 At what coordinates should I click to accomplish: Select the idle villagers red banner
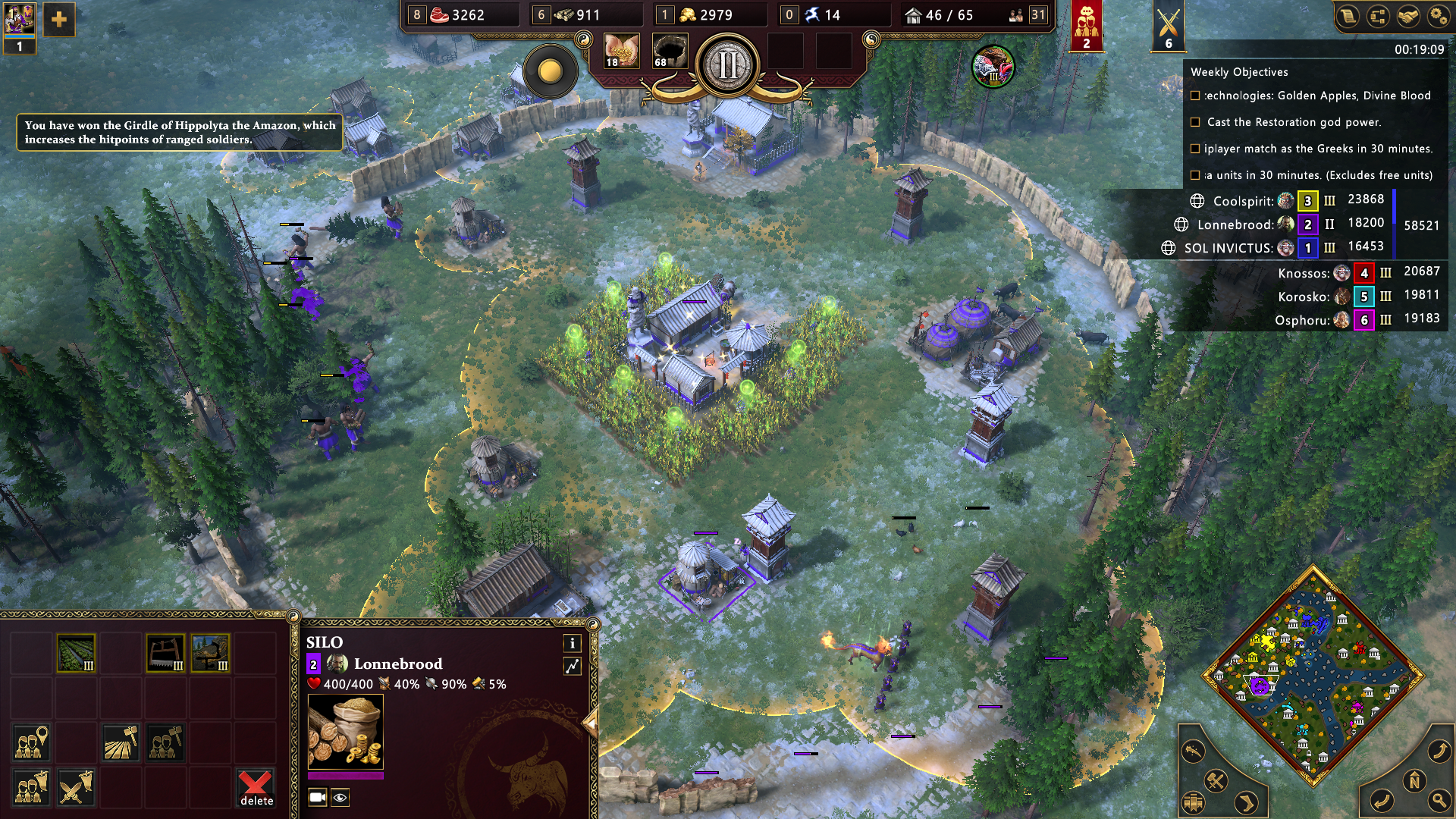1086,26
